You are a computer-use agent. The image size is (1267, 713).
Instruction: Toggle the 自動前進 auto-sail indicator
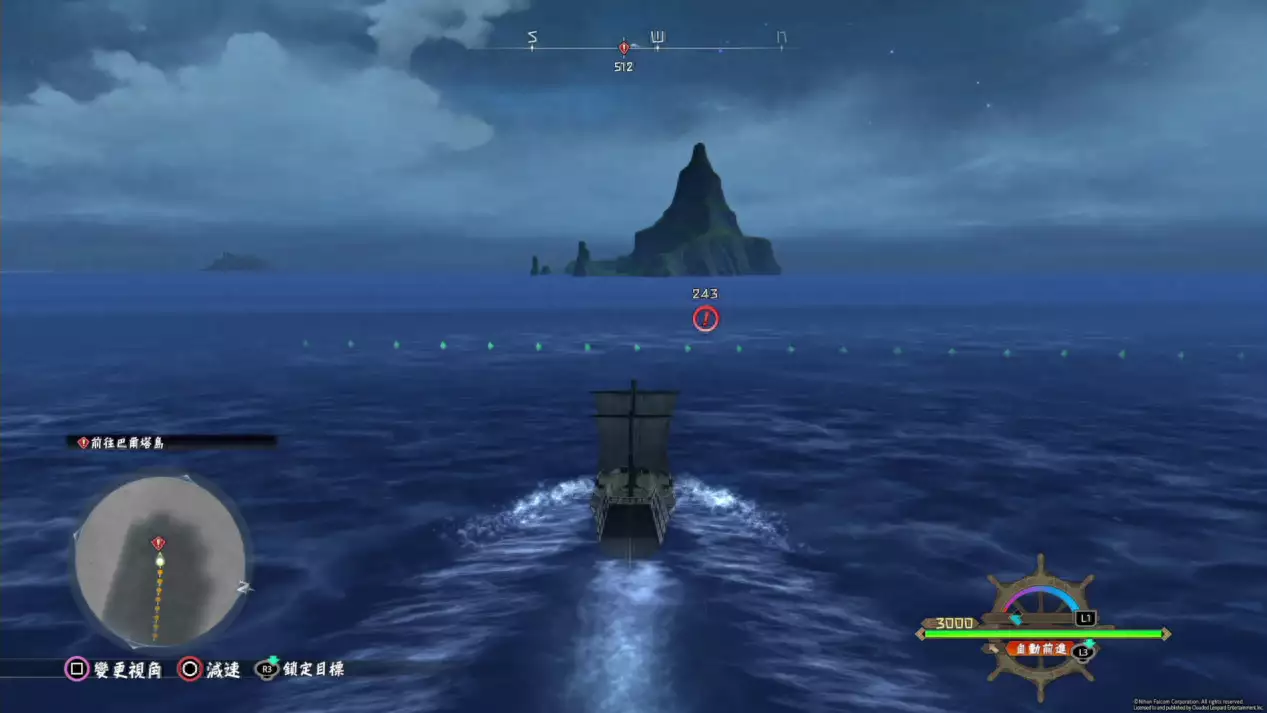click(x=1041, y=649)
